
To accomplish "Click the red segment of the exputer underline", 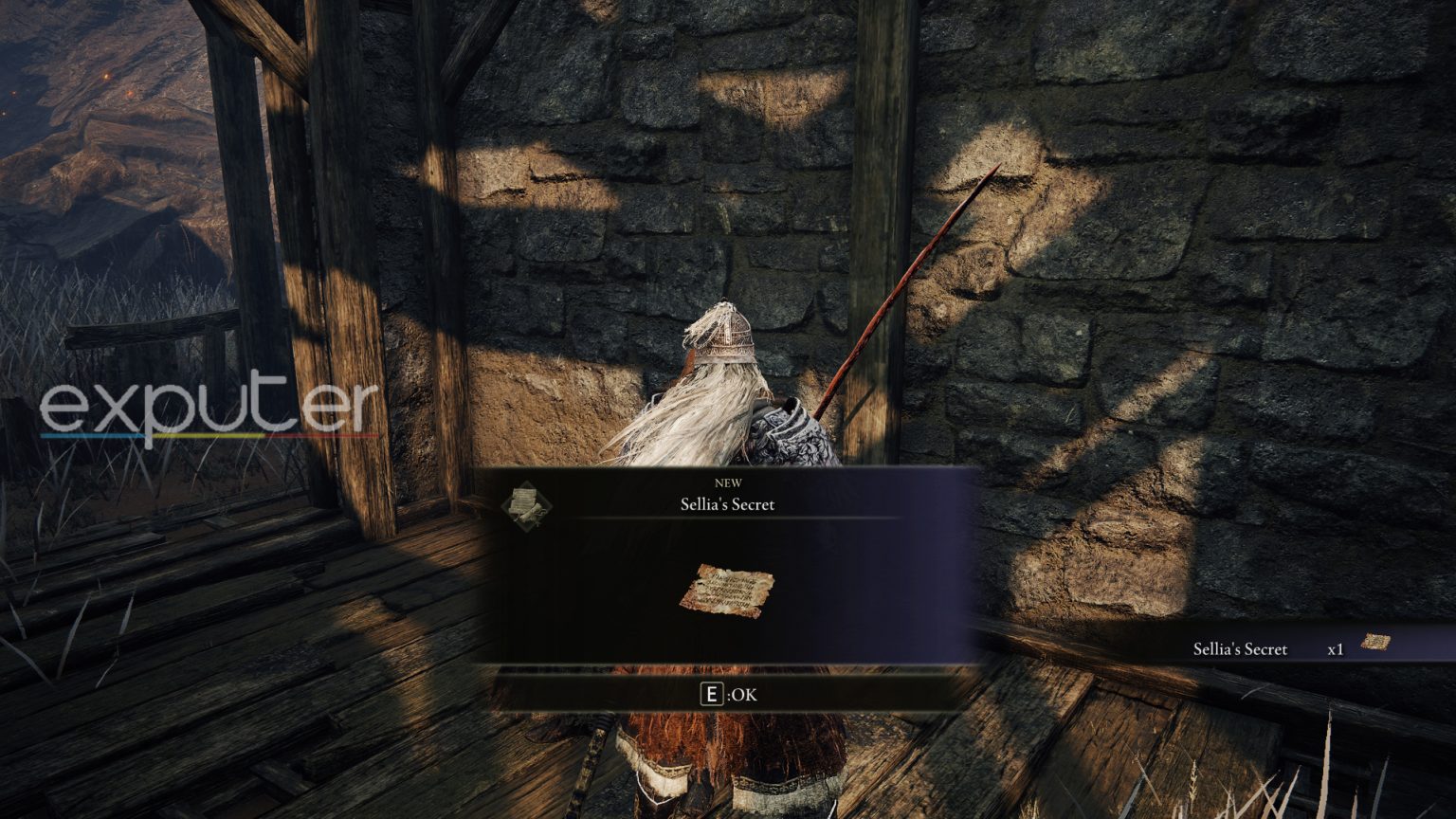I will click(322, 436).
